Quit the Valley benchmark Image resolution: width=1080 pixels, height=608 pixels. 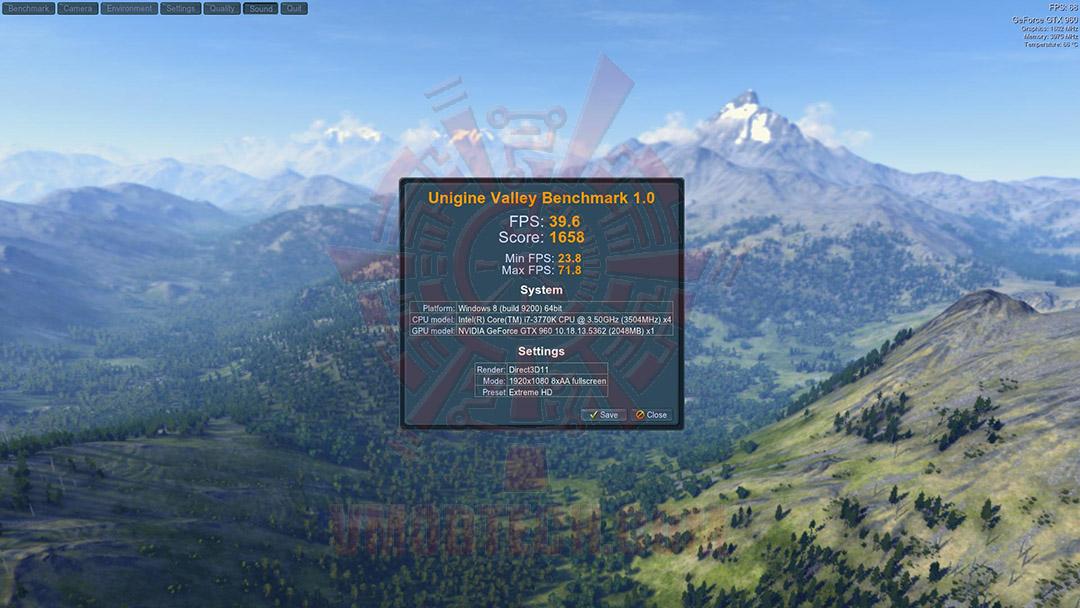(294, 9)
